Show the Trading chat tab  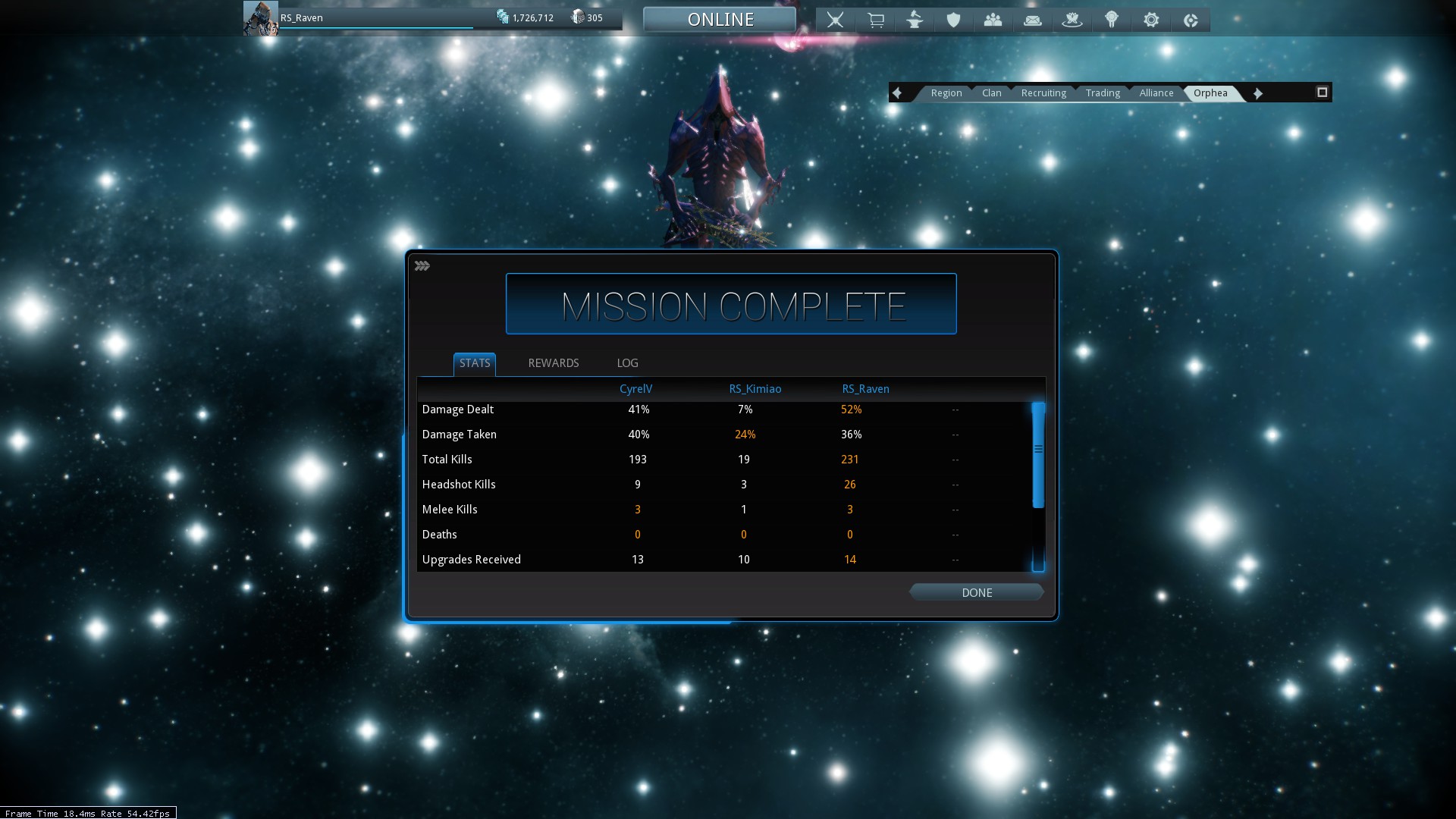point(1102,93)
